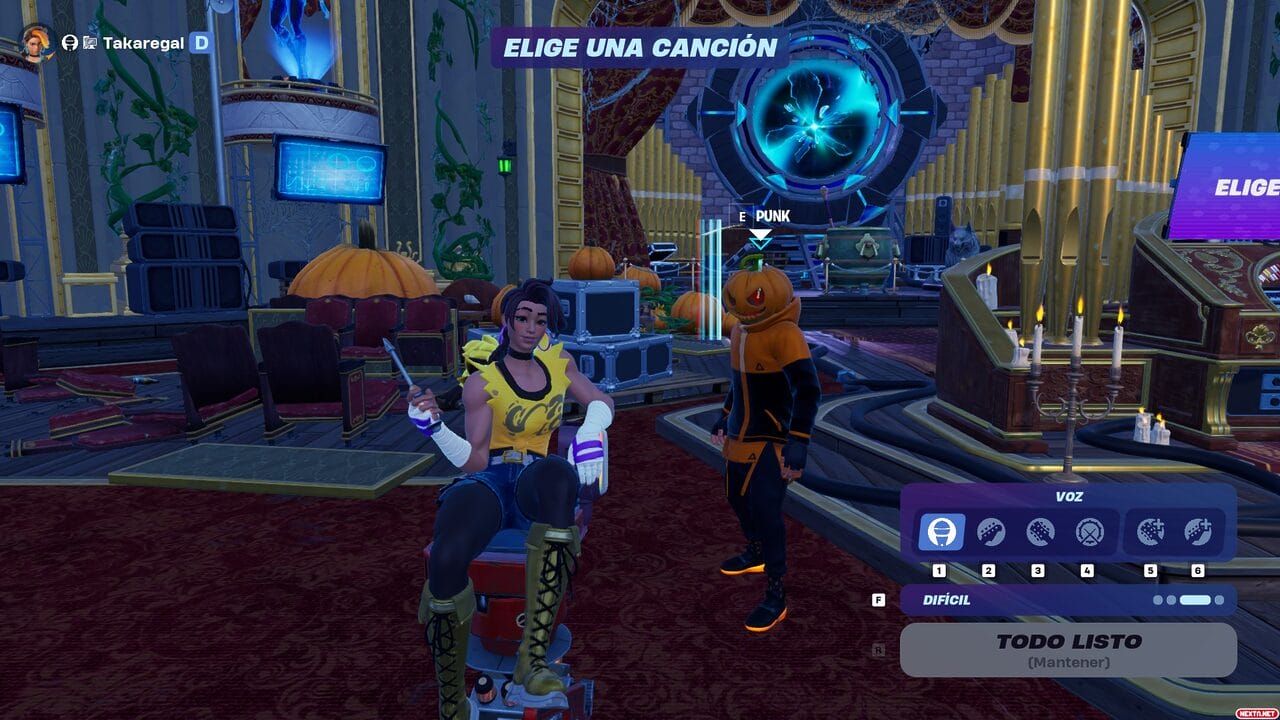This screenshot has height=720, width=1280.
Task: Select the drums instrument icon
Action: 1087,532
